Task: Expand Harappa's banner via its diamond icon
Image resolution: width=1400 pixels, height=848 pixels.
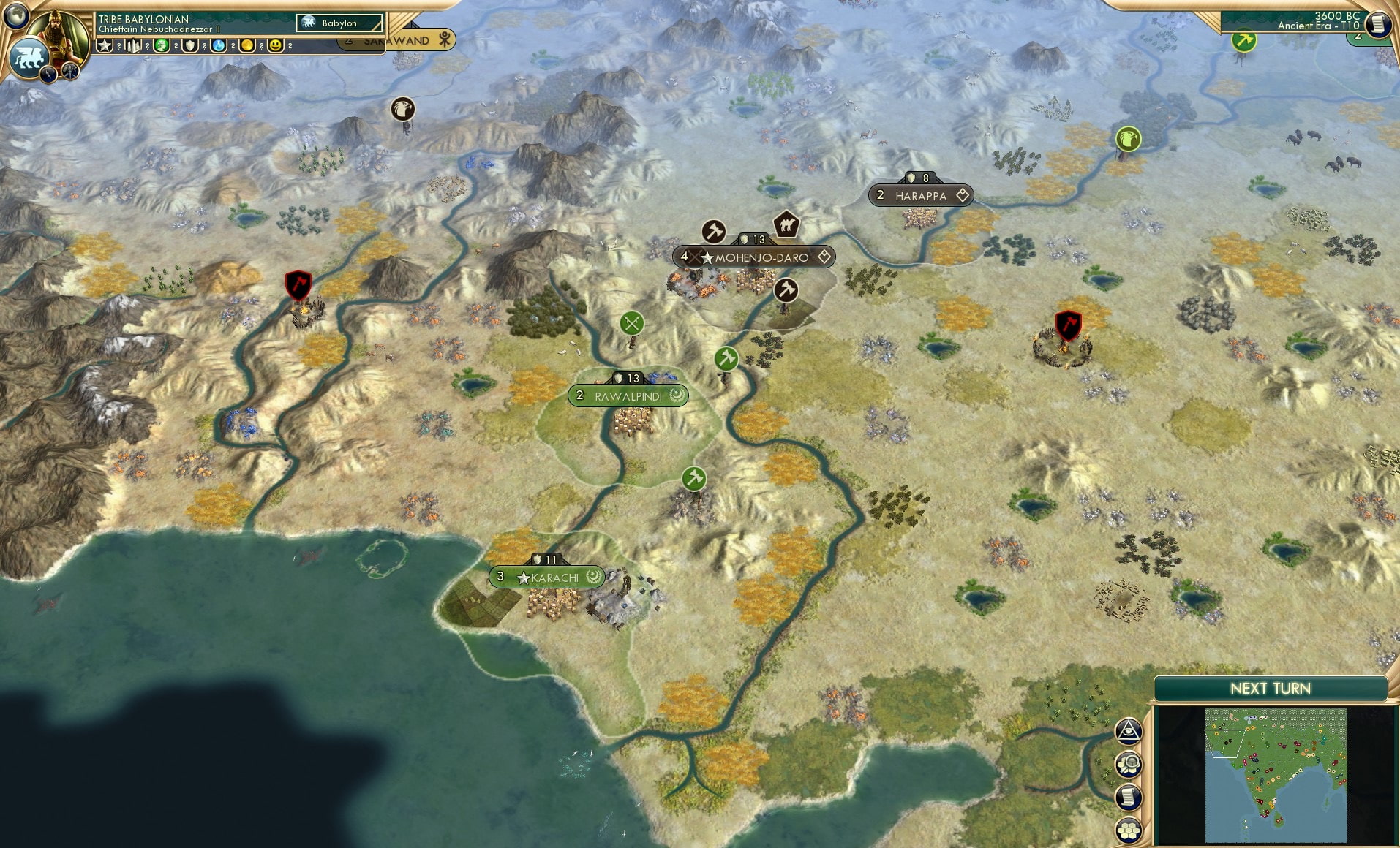Action: click(x=962, y=195)
